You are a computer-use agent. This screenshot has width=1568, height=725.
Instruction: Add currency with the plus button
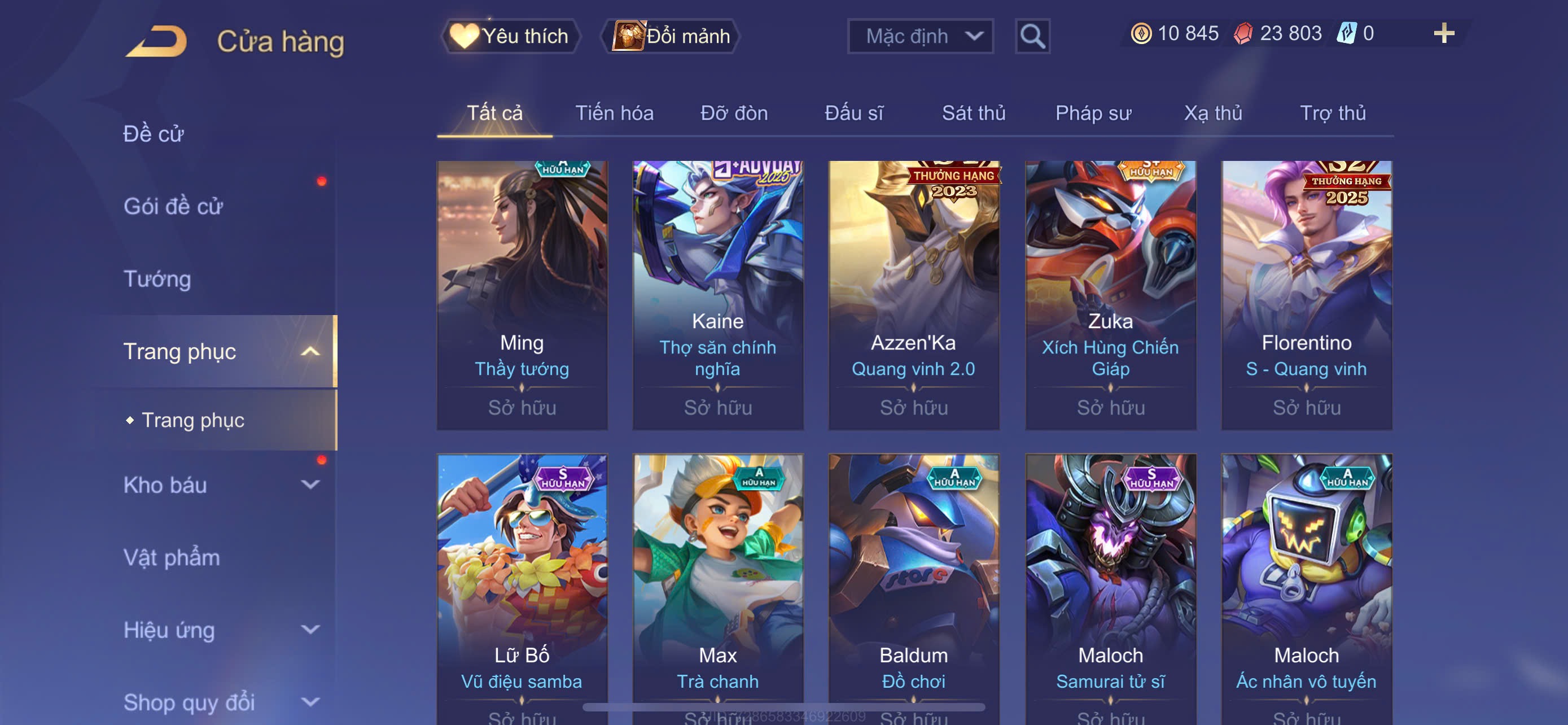click(1443, 33)
